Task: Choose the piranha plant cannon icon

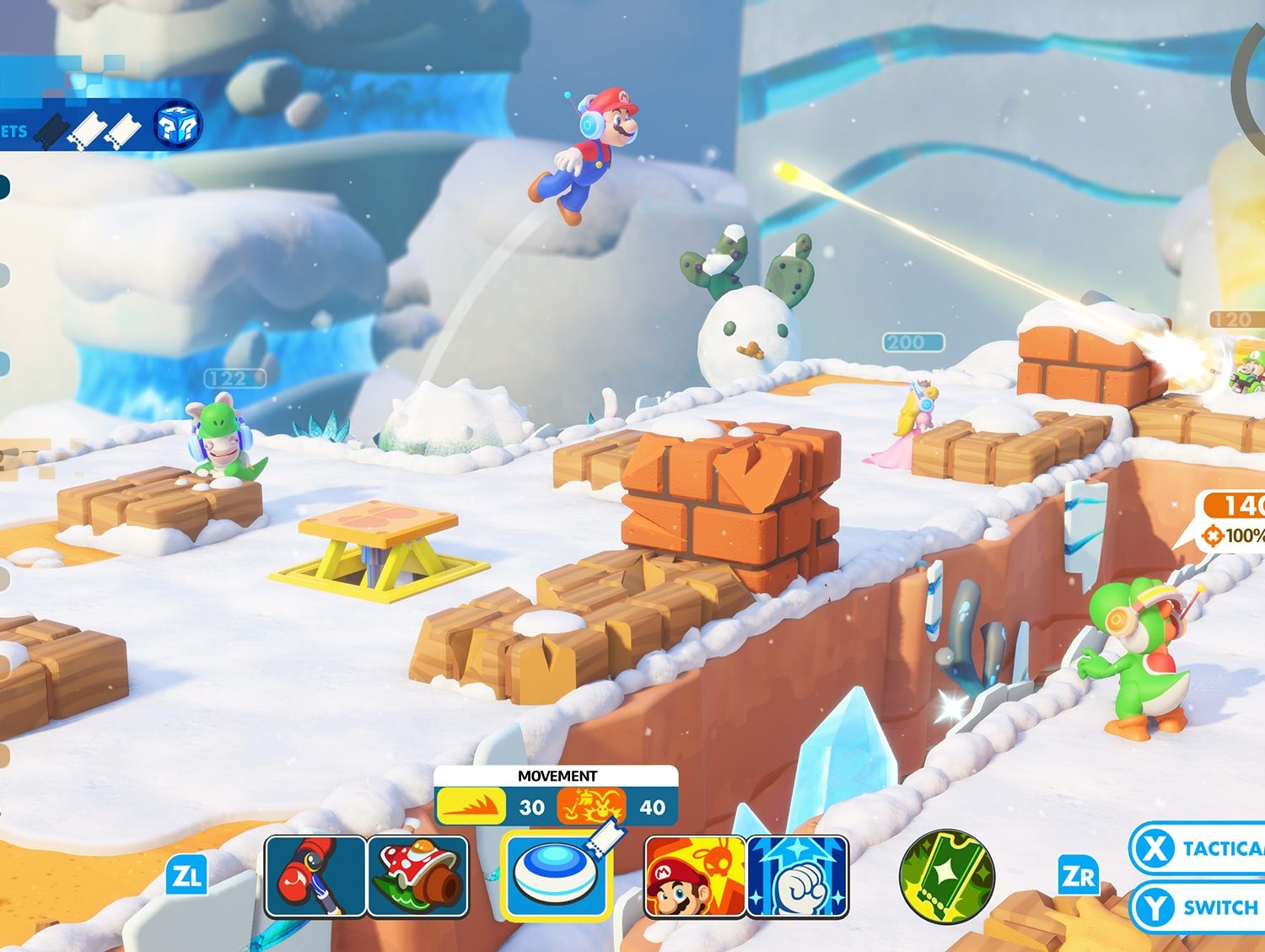Action: 418,876
